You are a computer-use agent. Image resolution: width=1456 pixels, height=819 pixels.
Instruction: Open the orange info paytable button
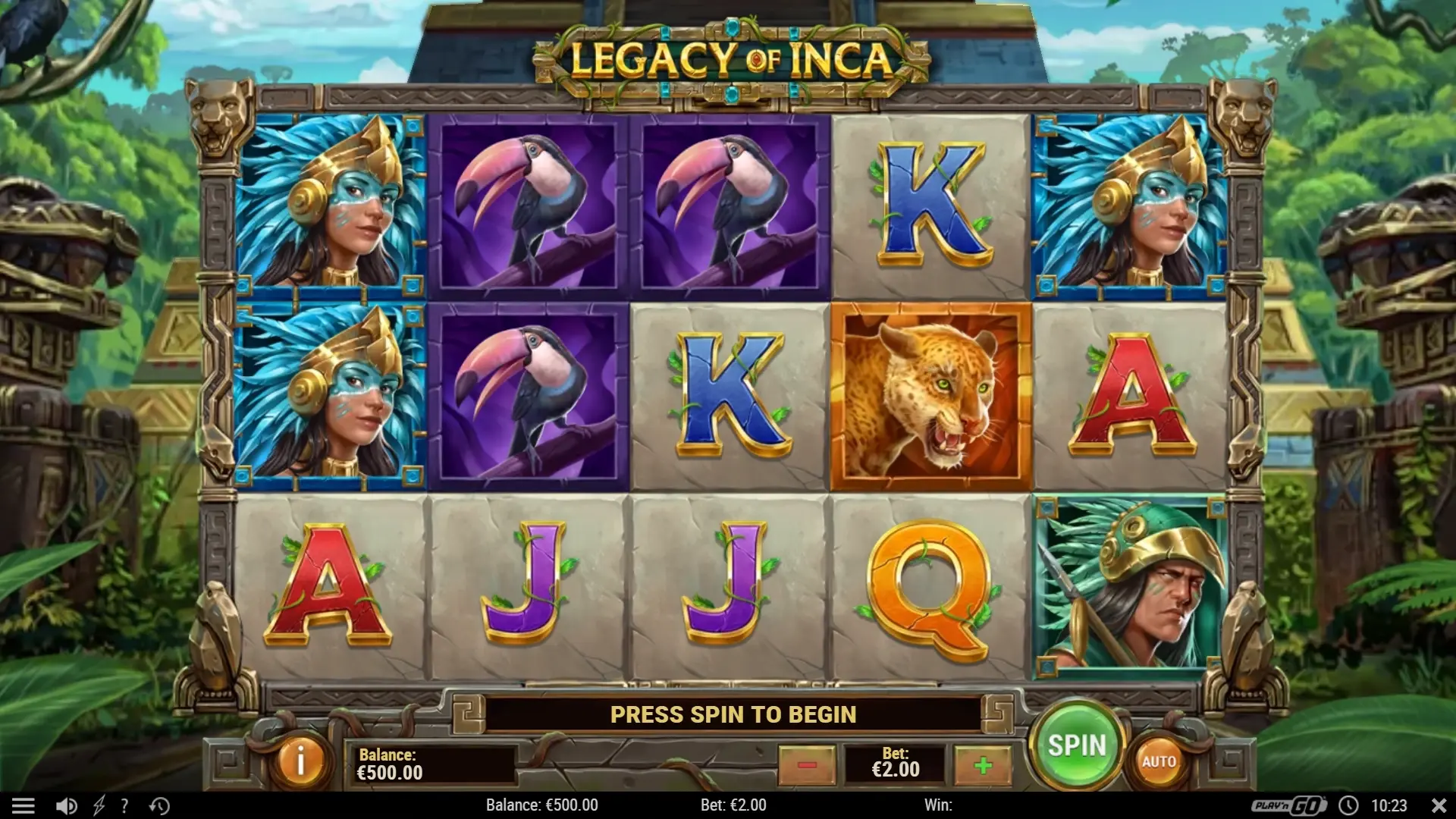(300, 761)
